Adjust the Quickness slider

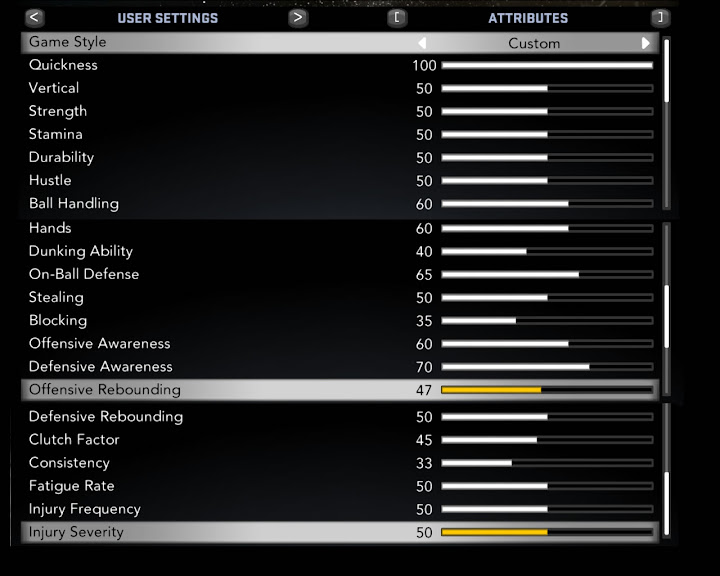(x=547, y=65)
